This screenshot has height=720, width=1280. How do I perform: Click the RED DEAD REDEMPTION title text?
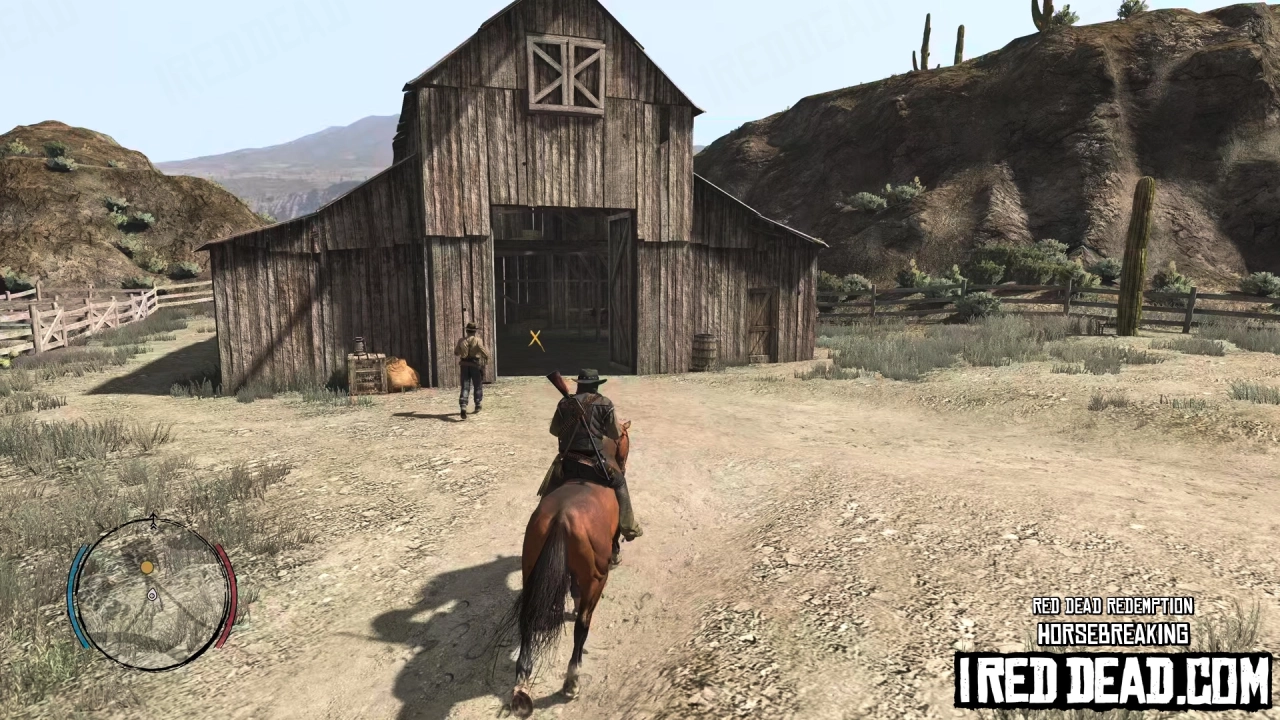pos(1113,606)
